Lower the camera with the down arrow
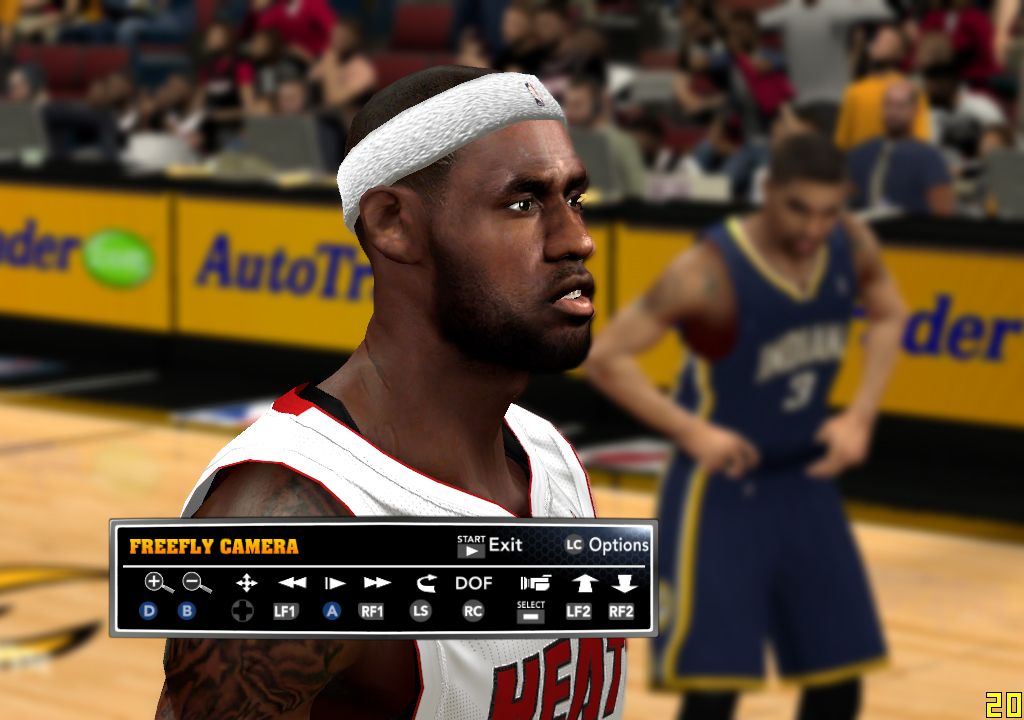1024x720 pixels. click(624, 582)
